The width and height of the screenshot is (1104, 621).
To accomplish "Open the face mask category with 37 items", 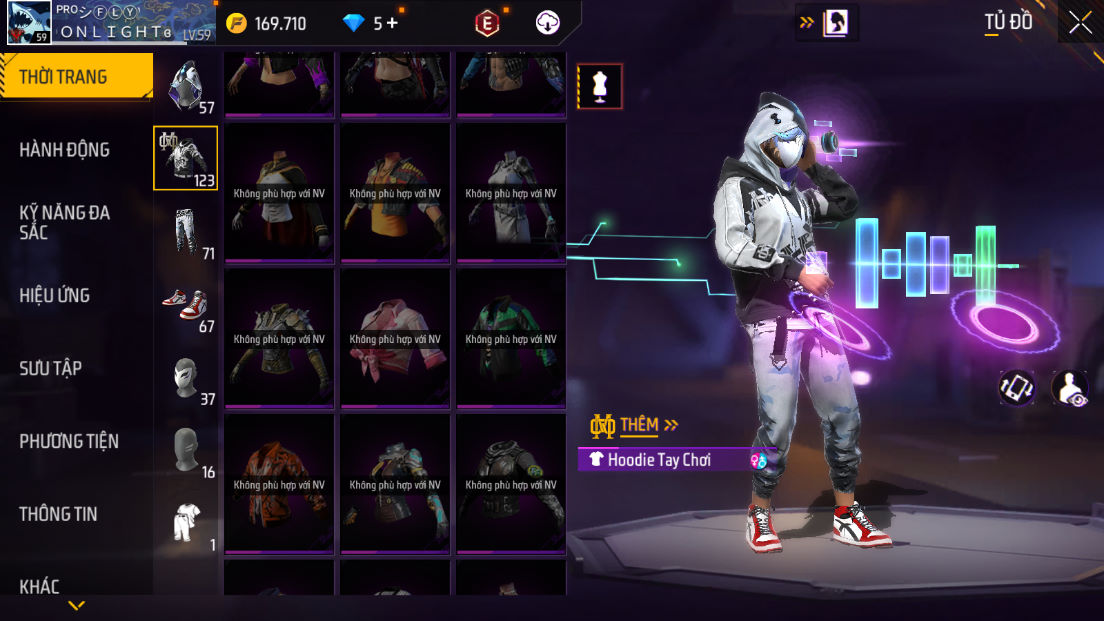I will (186, 377).
